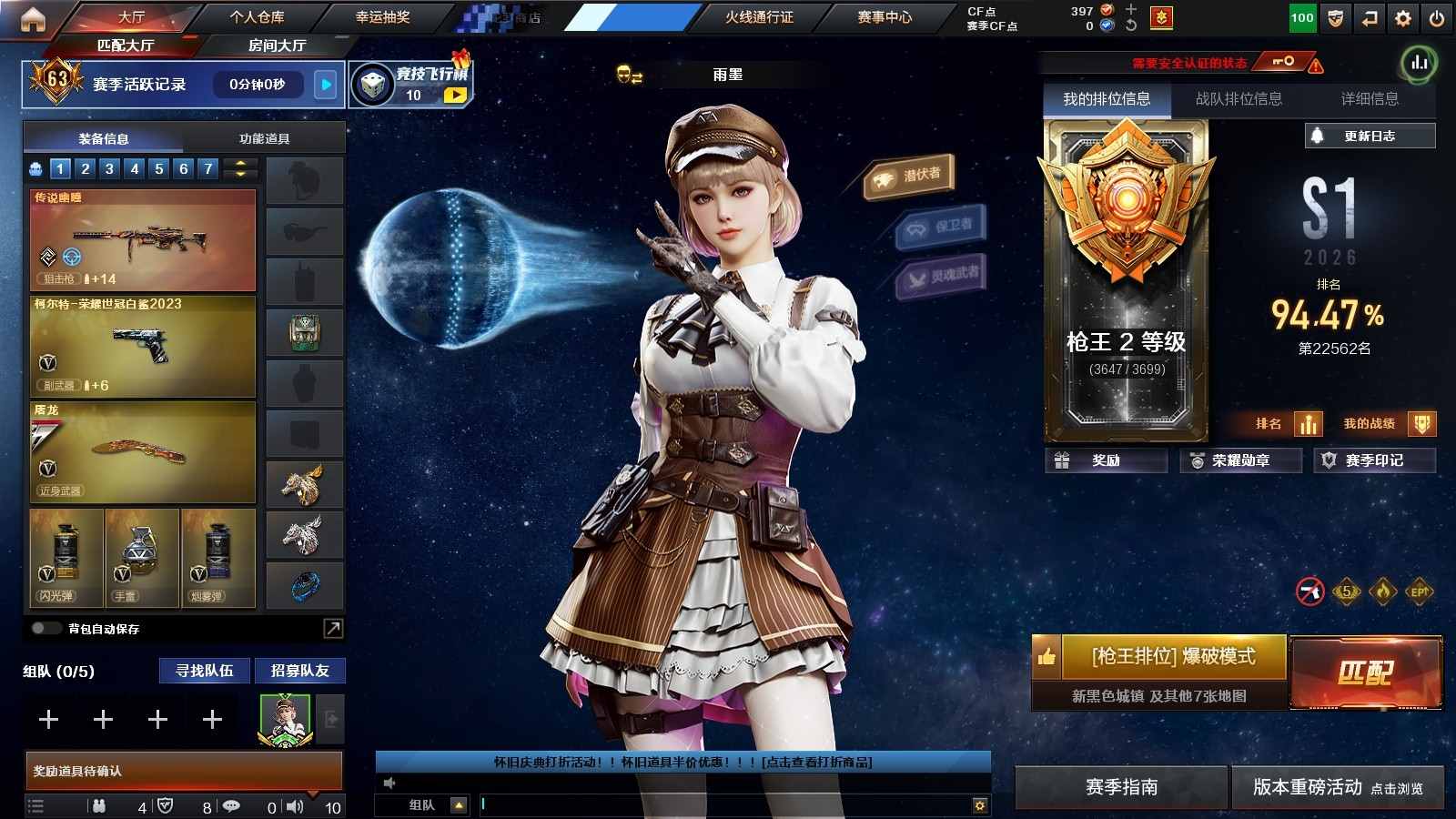This screenshot has height=819, width=1456.
Task: Click the power icon to exit
Action: tap(1437, 17)
